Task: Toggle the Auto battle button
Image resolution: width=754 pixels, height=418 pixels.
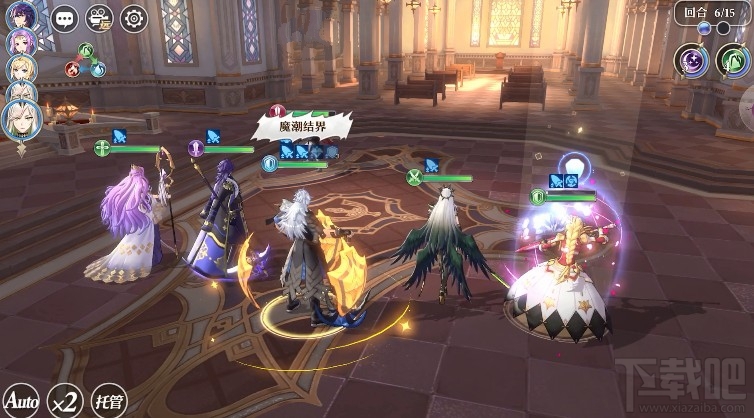Action: (x=22, y=401)
